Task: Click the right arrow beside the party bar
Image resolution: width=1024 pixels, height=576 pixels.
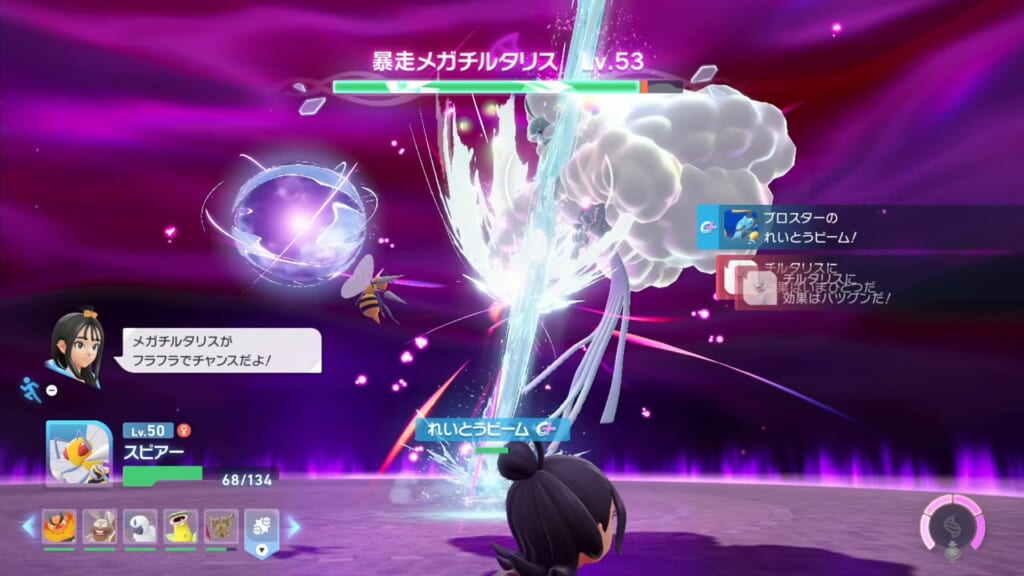Action: (x=294, y=526)
